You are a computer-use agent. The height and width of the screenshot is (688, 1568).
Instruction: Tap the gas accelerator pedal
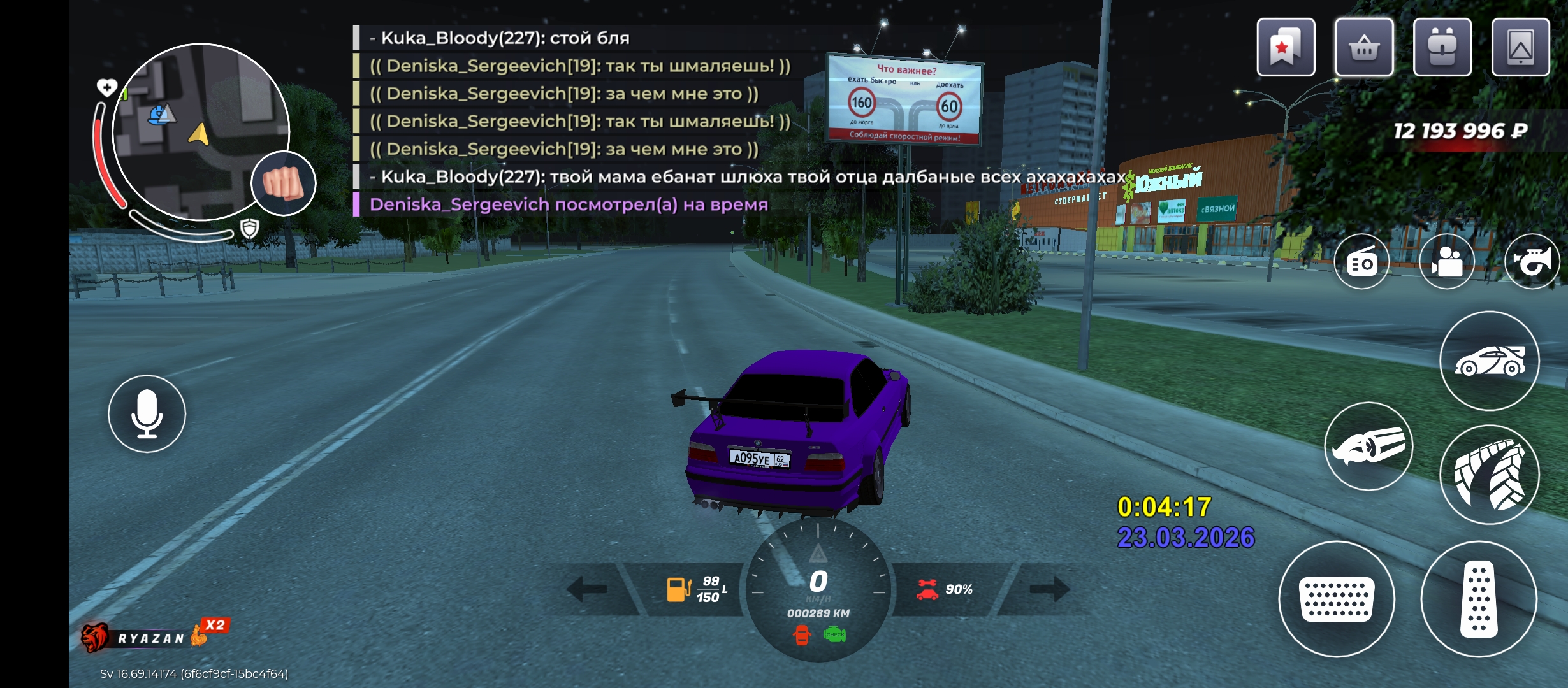(1479, 599)
